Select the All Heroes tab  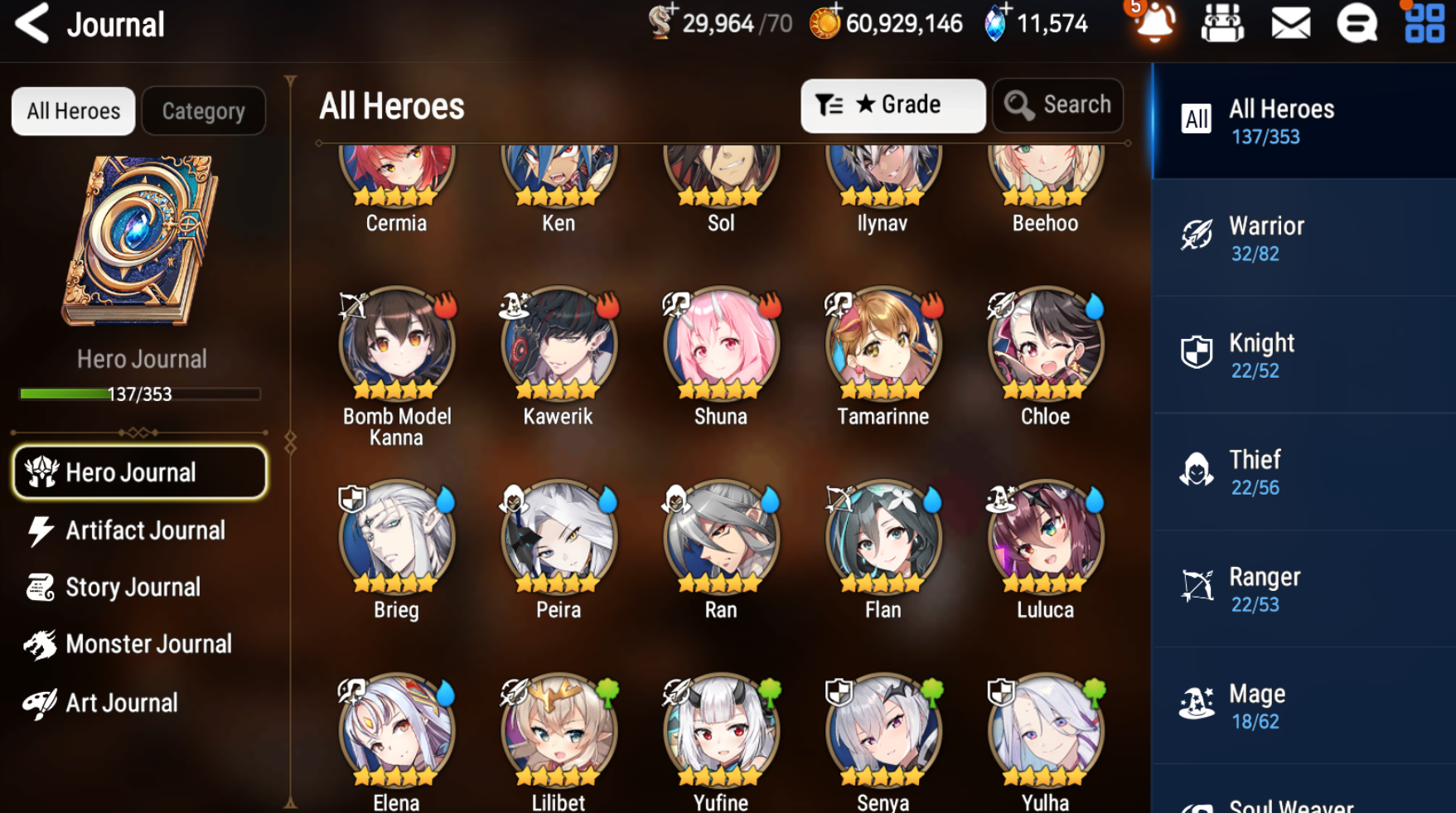[x=73, y=111]
